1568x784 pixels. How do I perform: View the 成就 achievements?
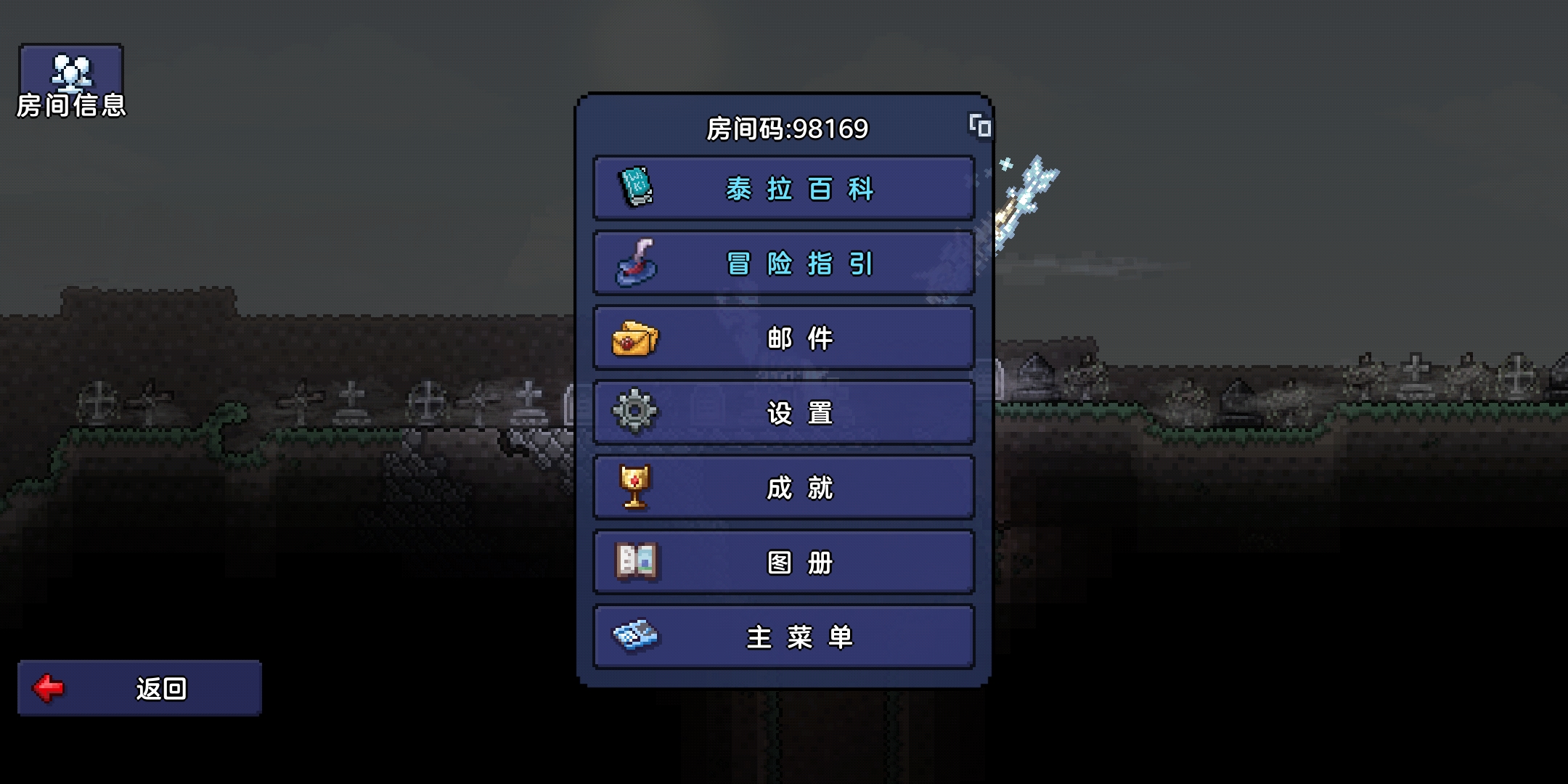click(784, 488)
